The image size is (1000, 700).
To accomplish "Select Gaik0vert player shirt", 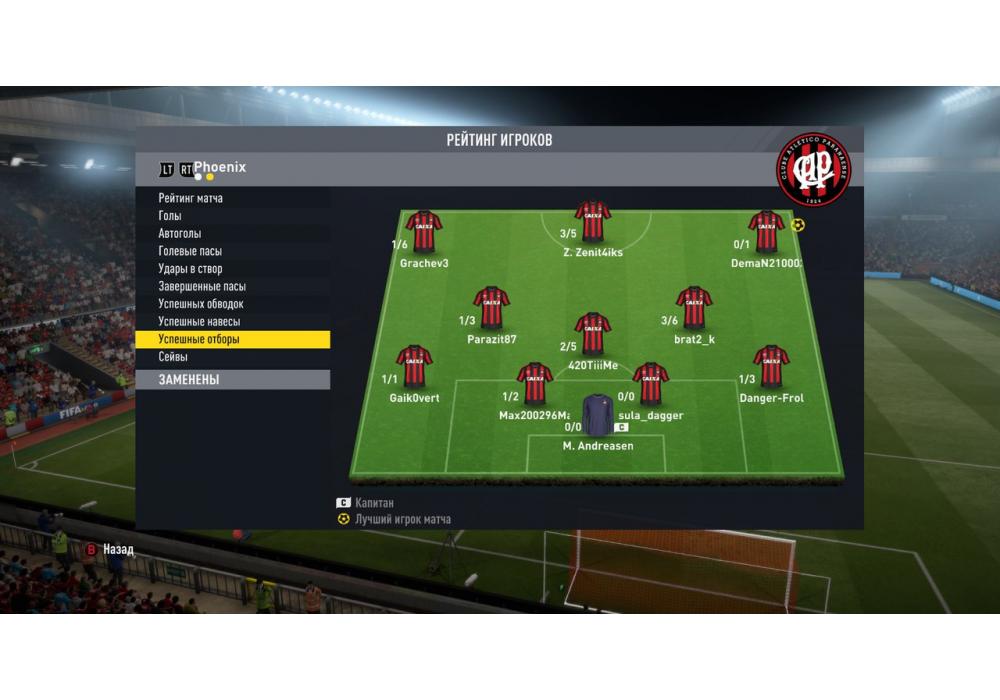I will pyautogui.click(x=414, y=366).
